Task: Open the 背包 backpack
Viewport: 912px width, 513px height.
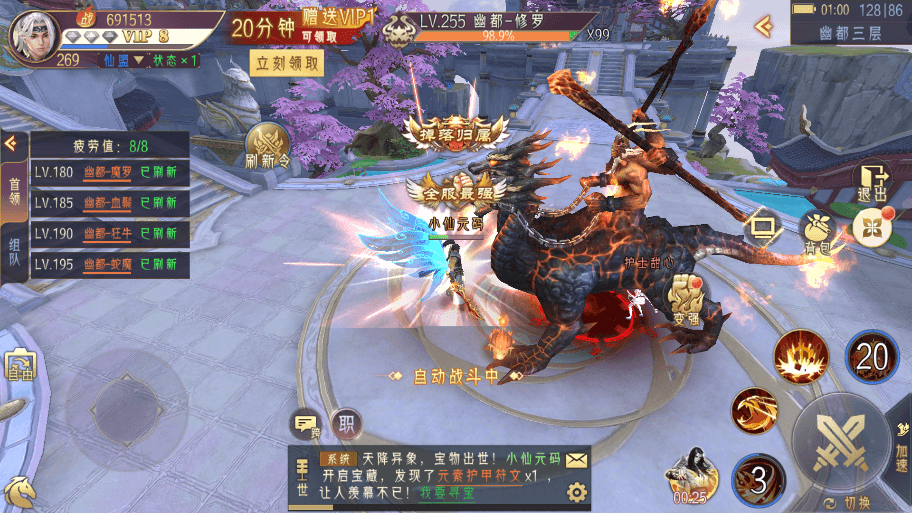Action: click(x=816, y=231)
